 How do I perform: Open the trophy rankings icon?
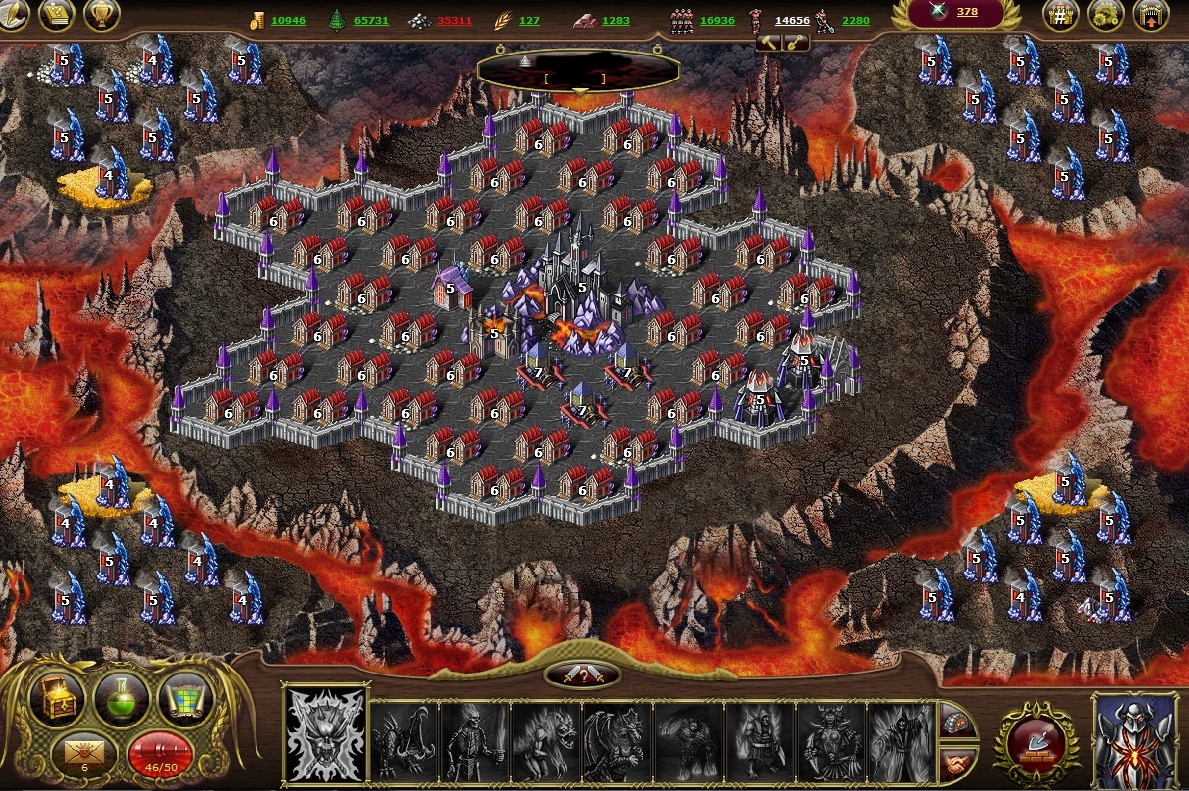[103, 14]
